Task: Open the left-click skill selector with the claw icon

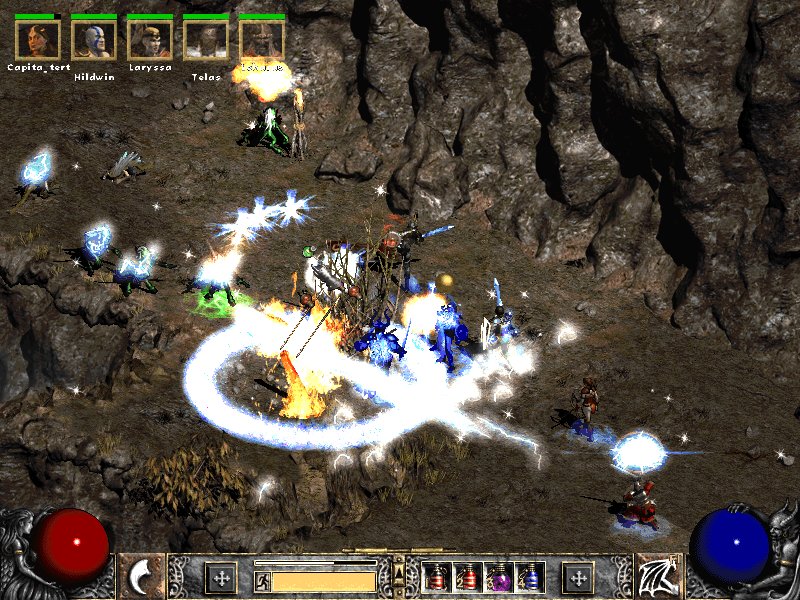Action: (x=143, y=577)
